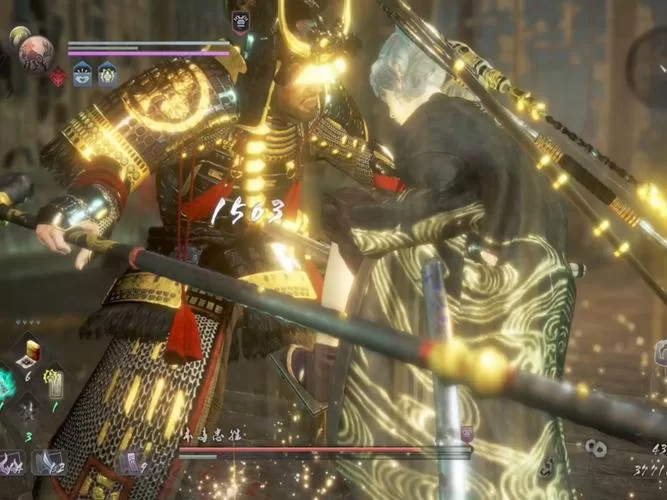Inspect the first blue pentagon buff icon
The image size is (667, 500).
coord(82,75)
